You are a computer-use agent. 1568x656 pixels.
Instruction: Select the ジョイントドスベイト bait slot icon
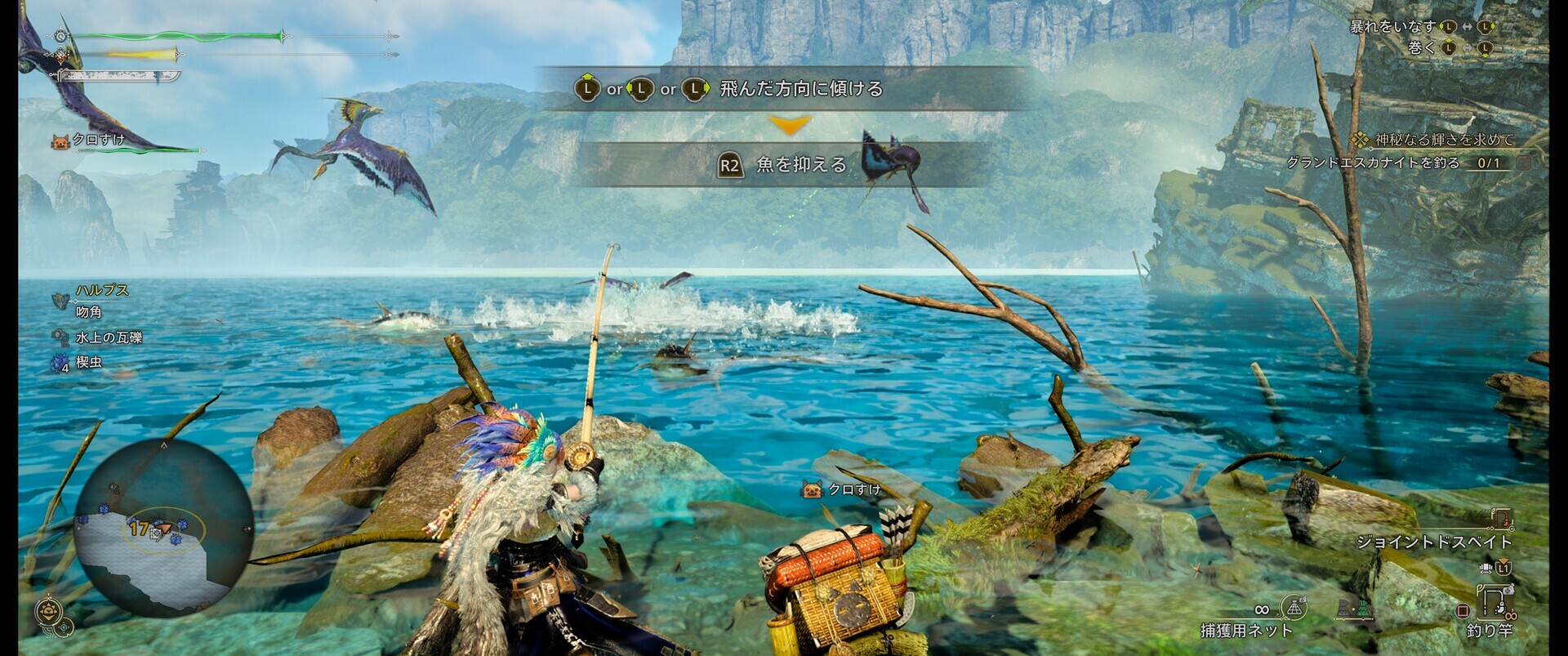click(x=1501, y=520)
